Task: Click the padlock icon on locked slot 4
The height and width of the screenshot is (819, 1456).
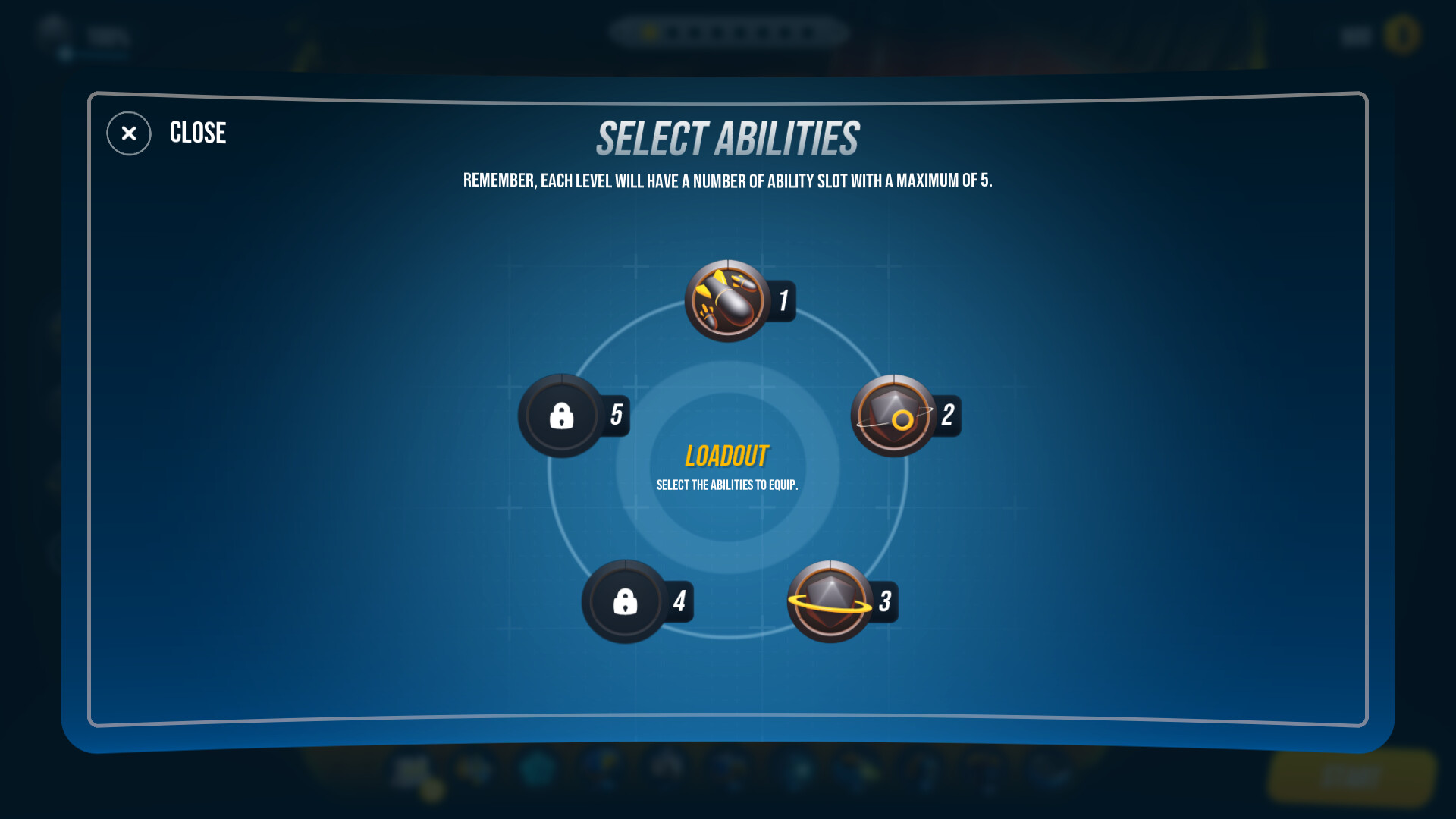Action: pos(623,601)
